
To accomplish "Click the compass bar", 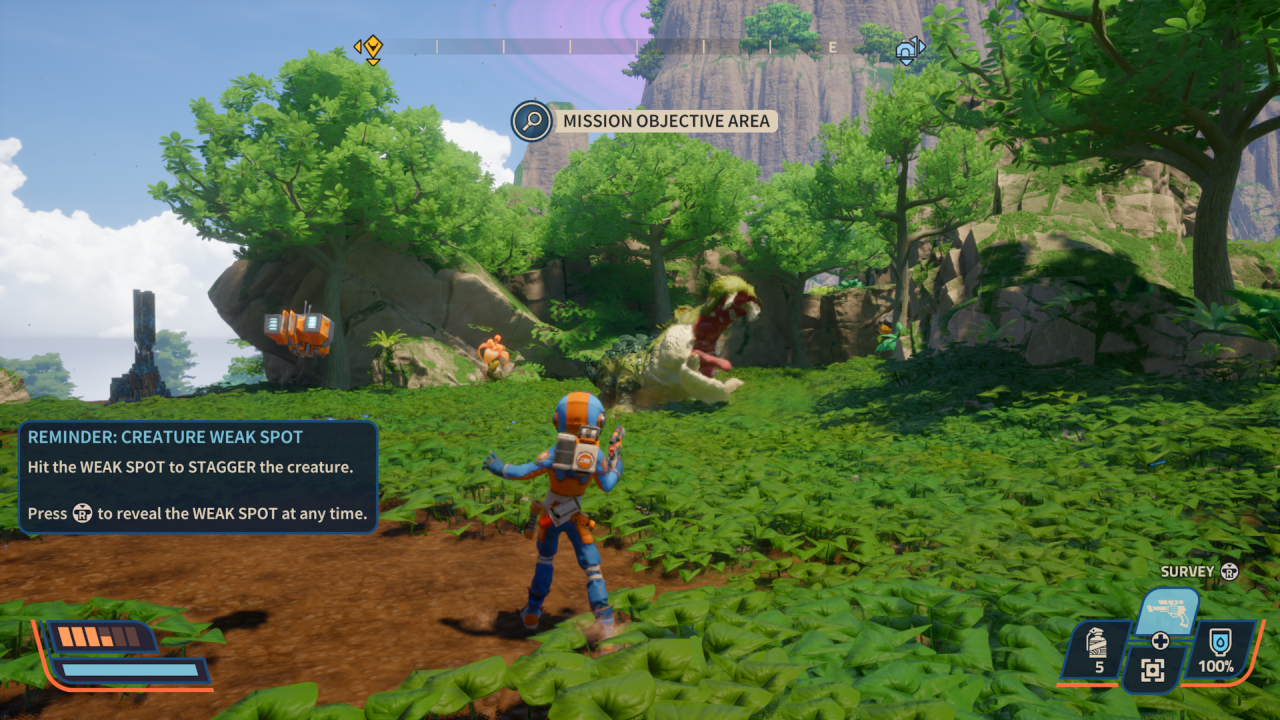I will click(640, 47).
